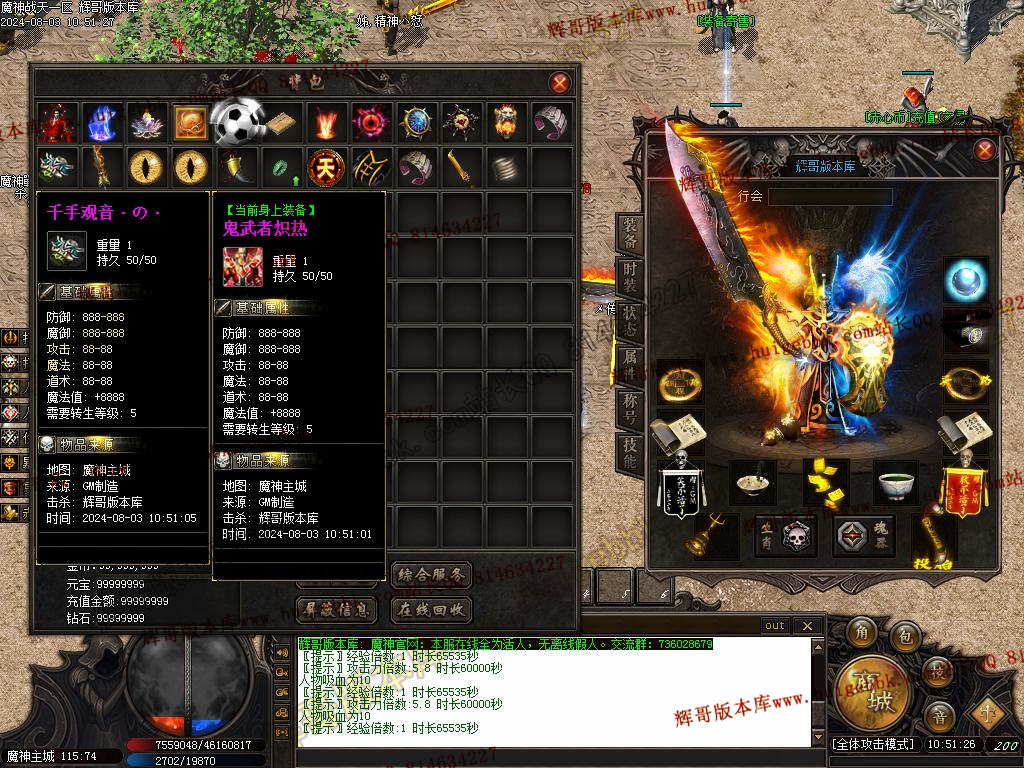Switch to the 时装 costume tab

(630, 280)
